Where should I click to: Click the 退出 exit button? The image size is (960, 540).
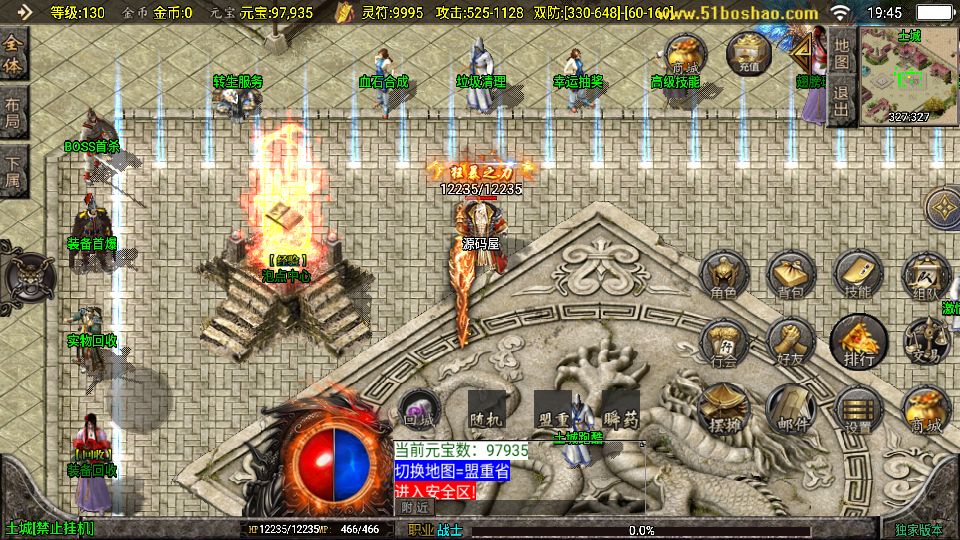(842, 100)
